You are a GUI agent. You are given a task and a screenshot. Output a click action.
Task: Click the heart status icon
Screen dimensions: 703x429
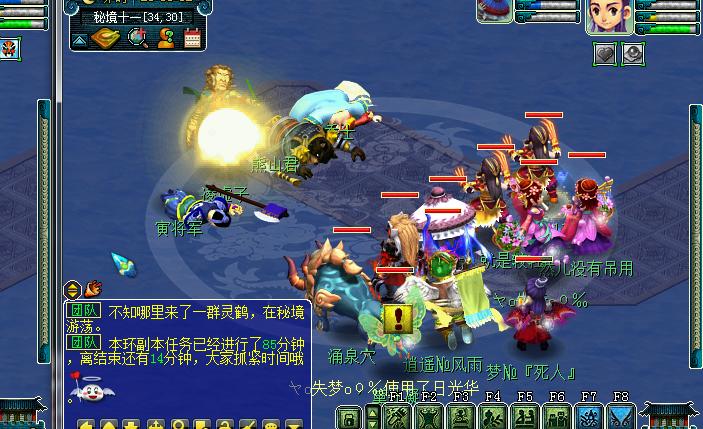click(x=606, y=54)
